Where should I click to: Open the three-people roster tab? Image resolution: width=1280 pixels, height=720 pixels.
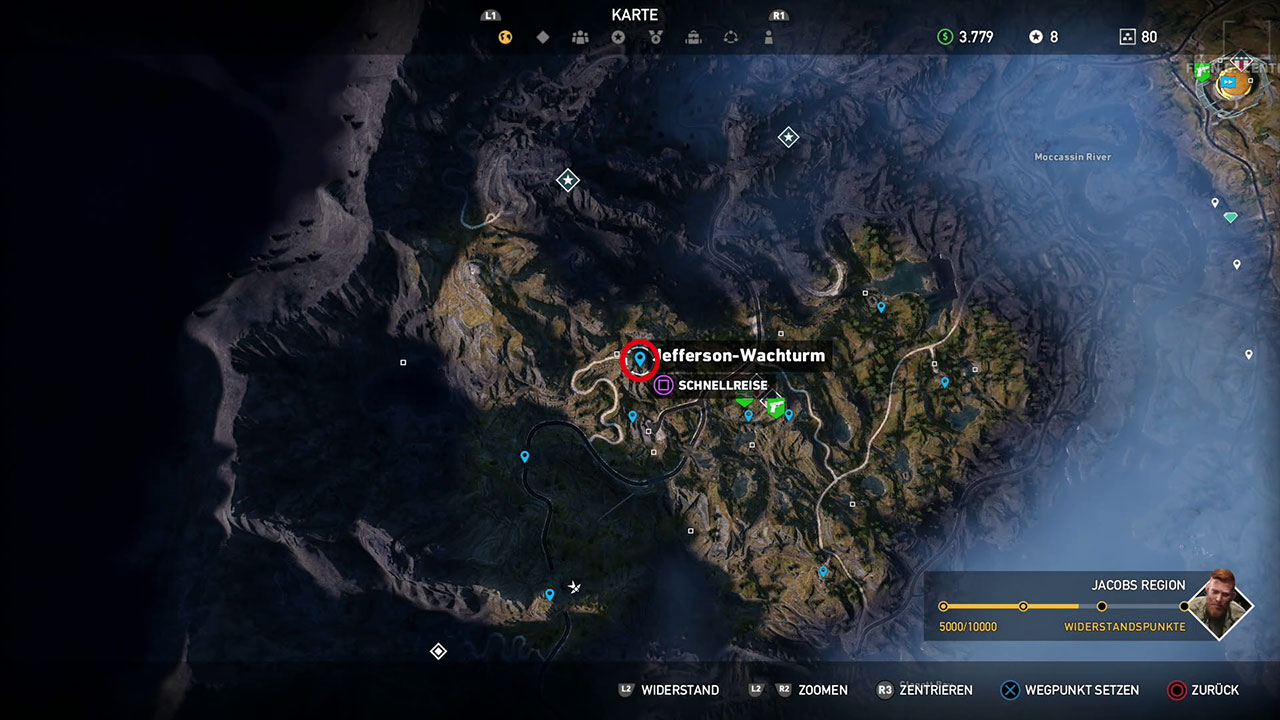tap(580, 38)
